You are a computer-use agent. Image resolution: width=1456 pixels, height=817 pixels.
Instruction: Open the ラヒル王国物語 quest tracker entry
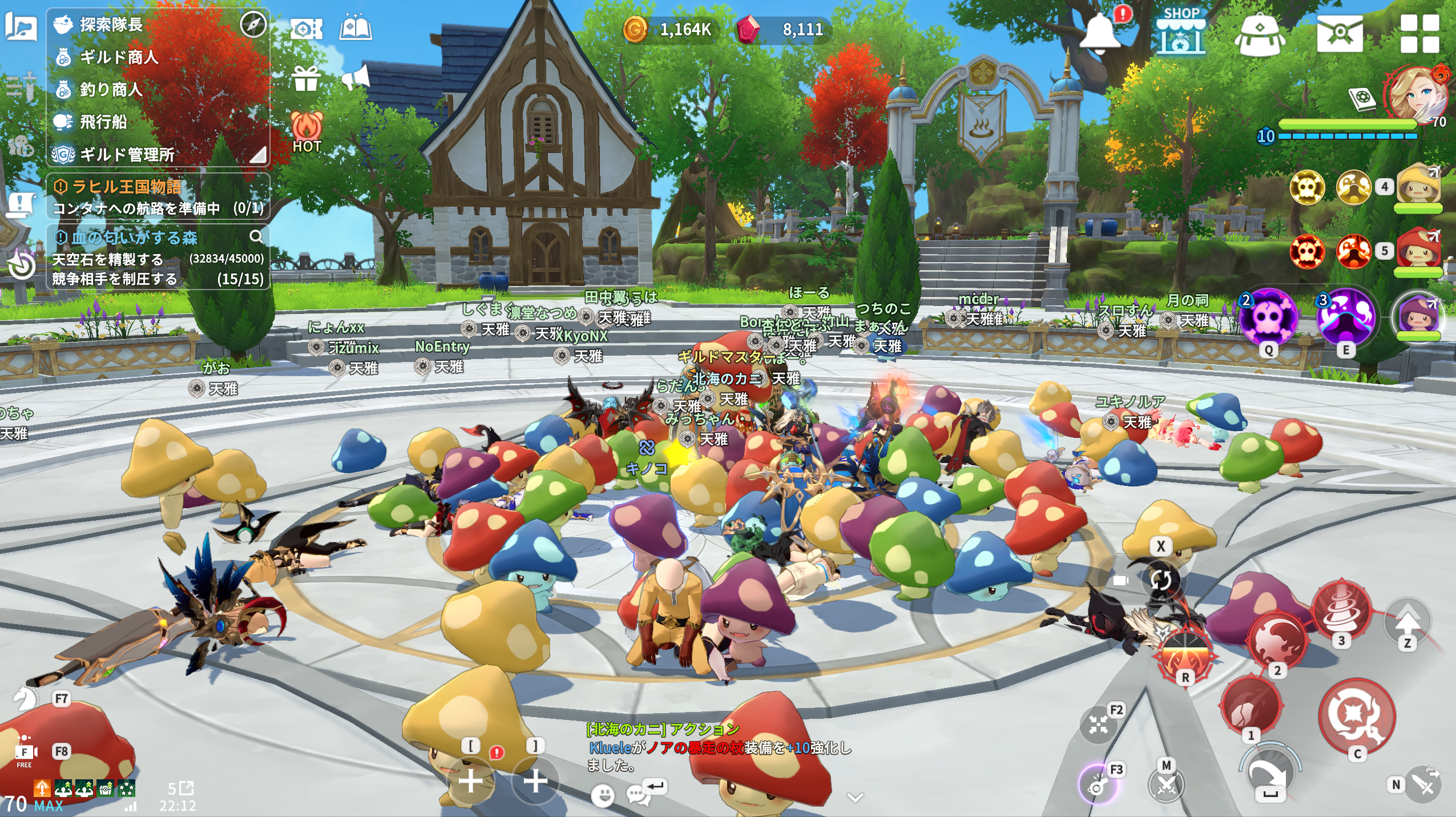[127, 187]
